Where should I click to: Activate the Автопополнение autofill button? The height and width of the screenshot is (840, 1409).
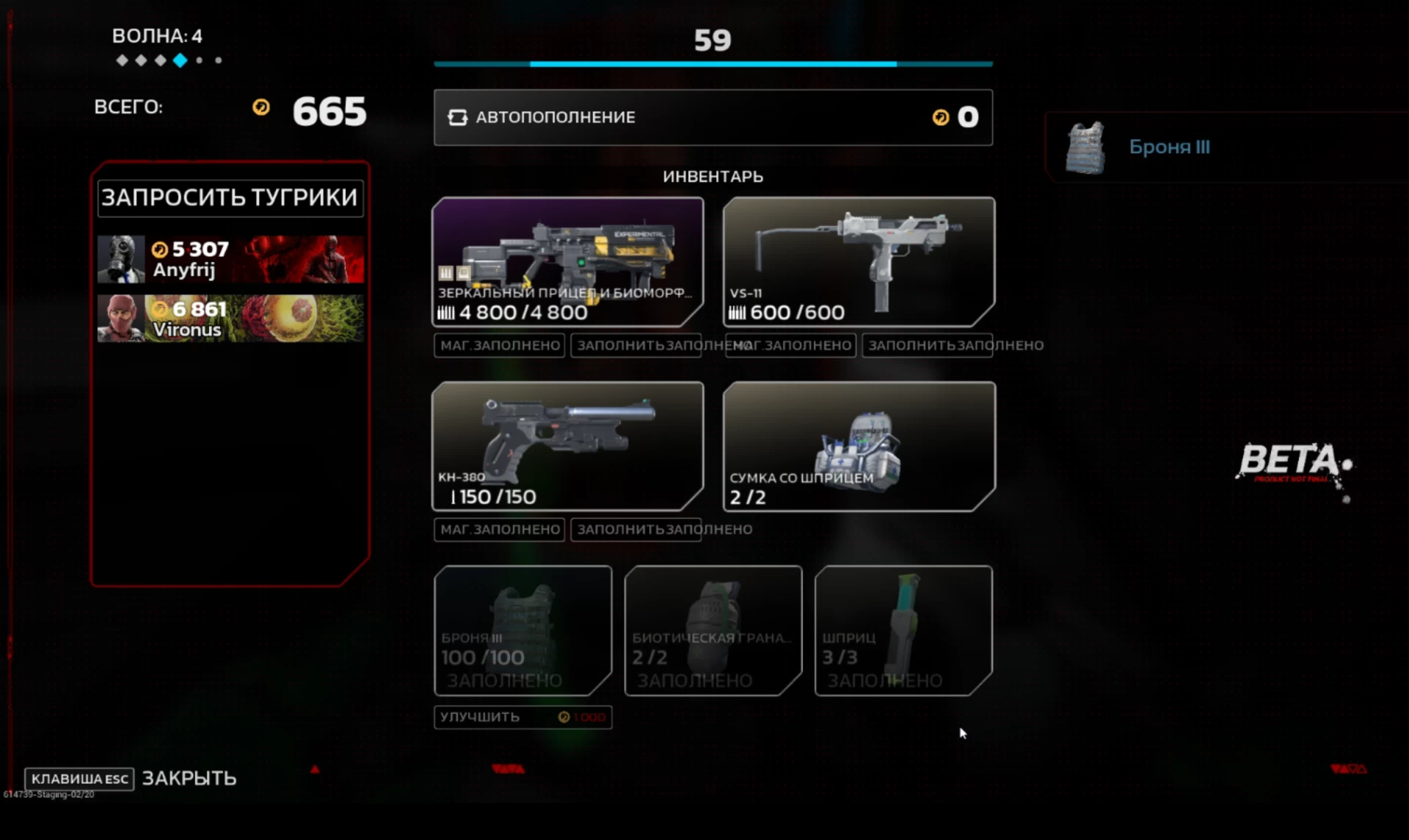(712, 117)
